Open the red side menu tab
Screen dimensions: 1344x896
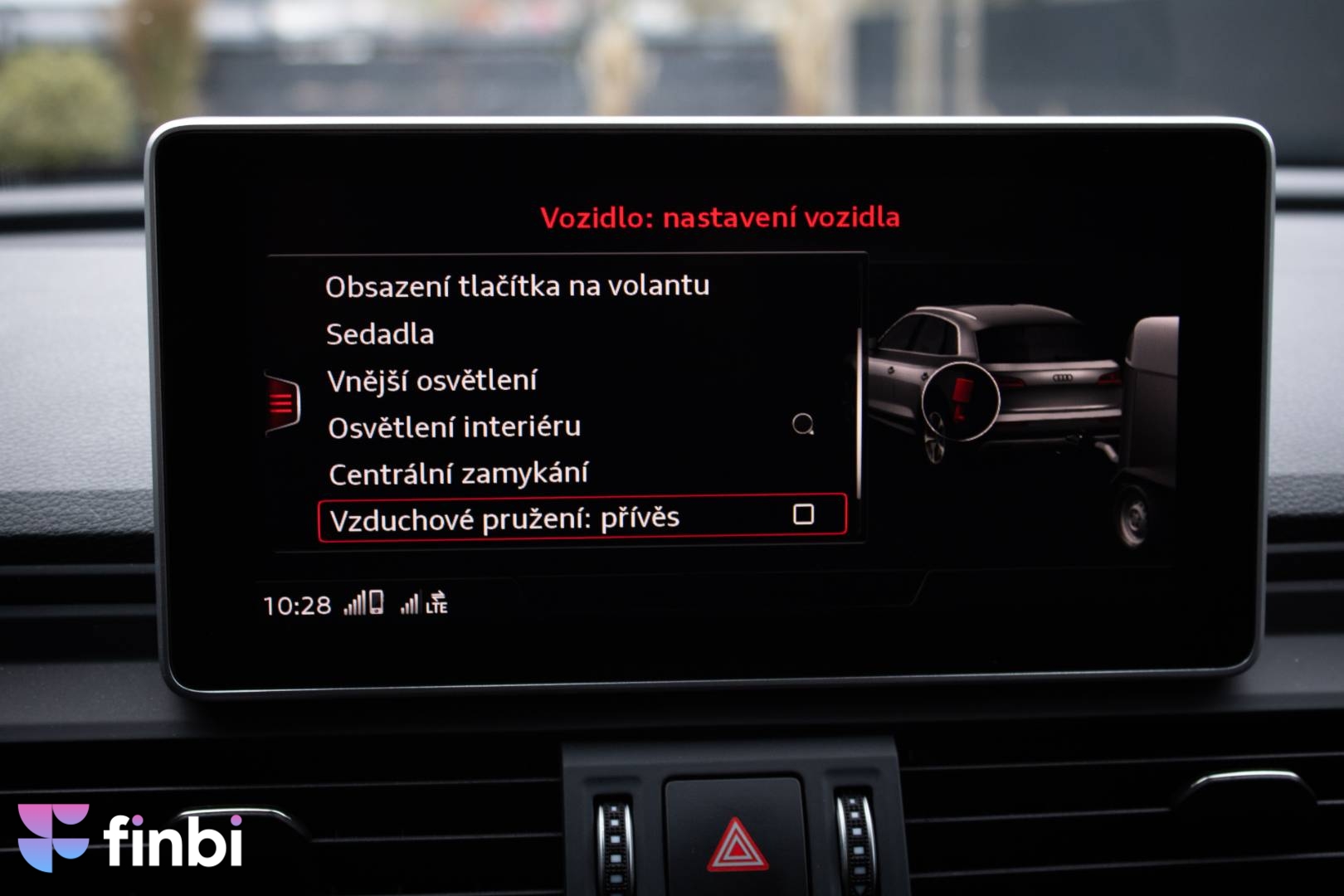282,404
